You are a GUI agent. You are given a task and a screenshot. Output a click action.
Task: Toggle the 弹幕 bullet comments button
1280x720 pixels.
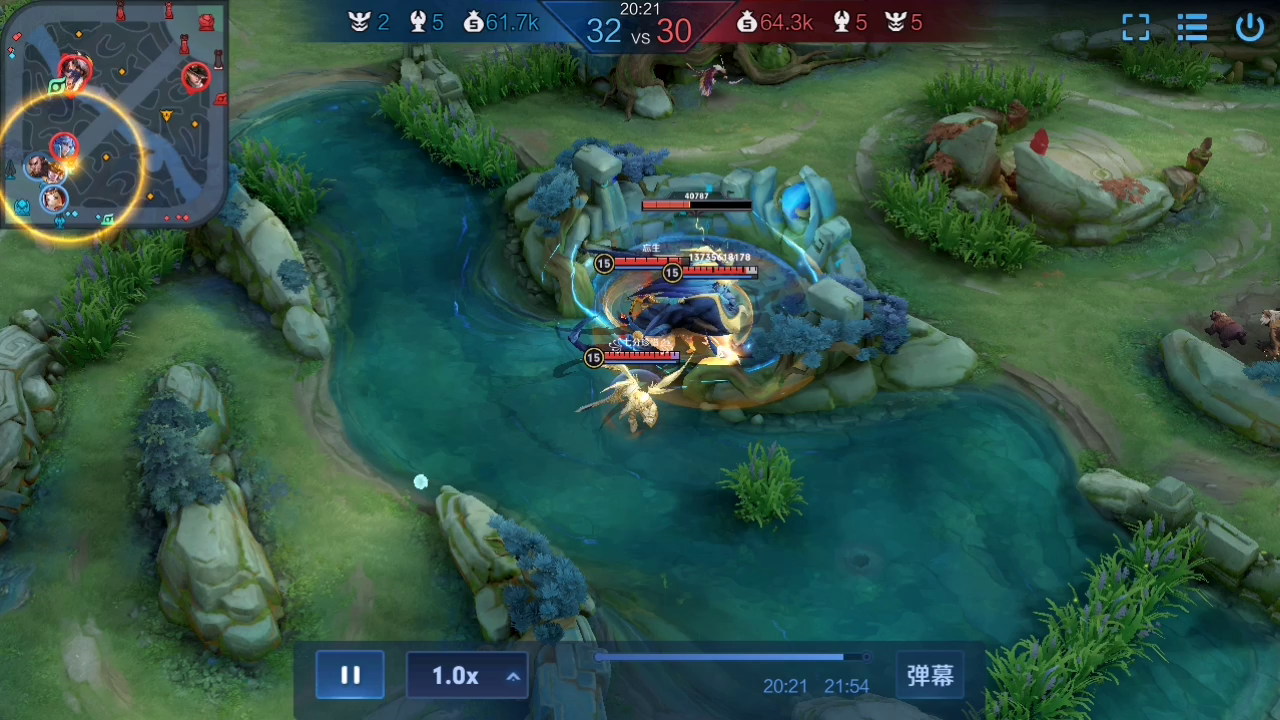(x=930, y=676)
